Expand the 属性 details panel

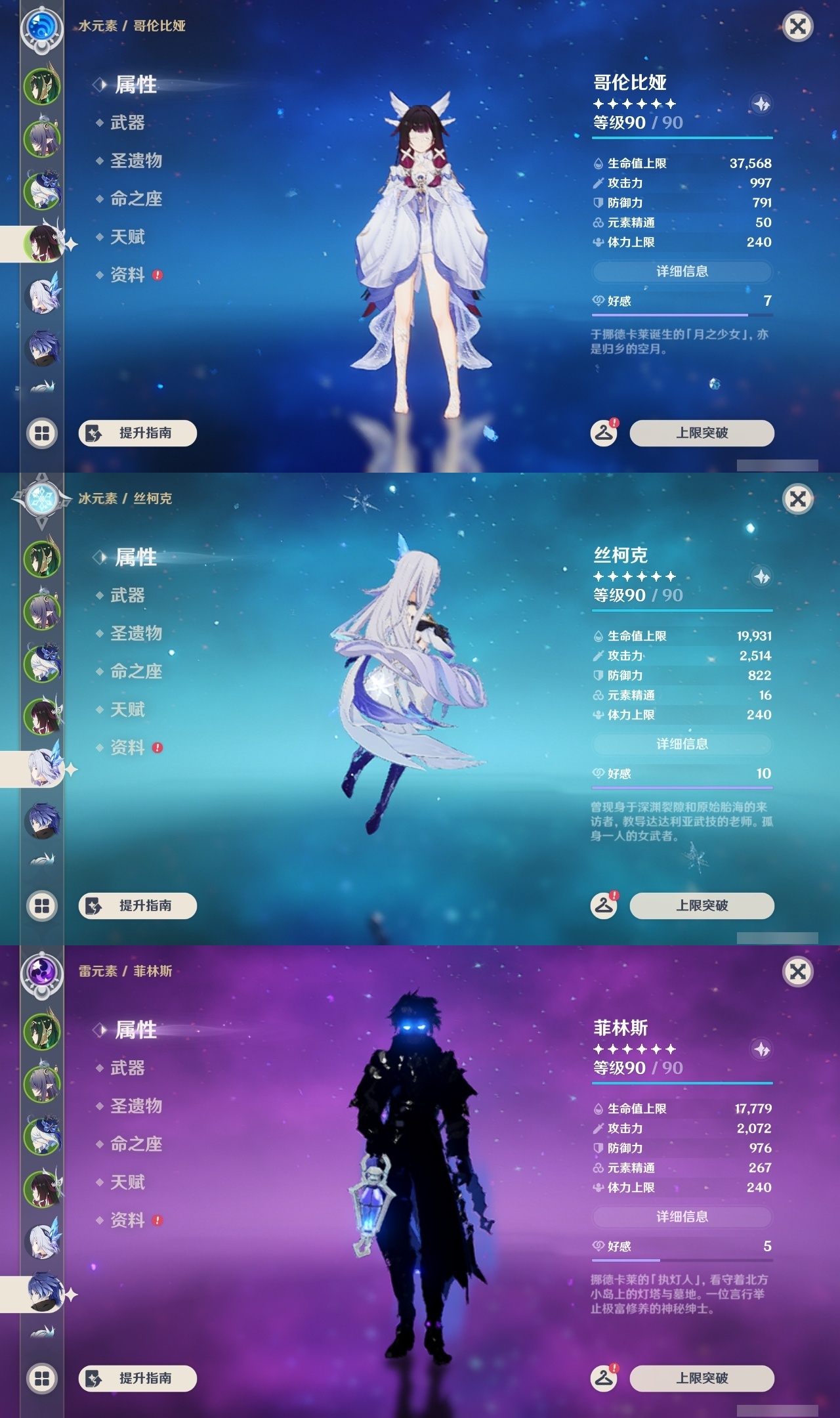tap(135, 84)
